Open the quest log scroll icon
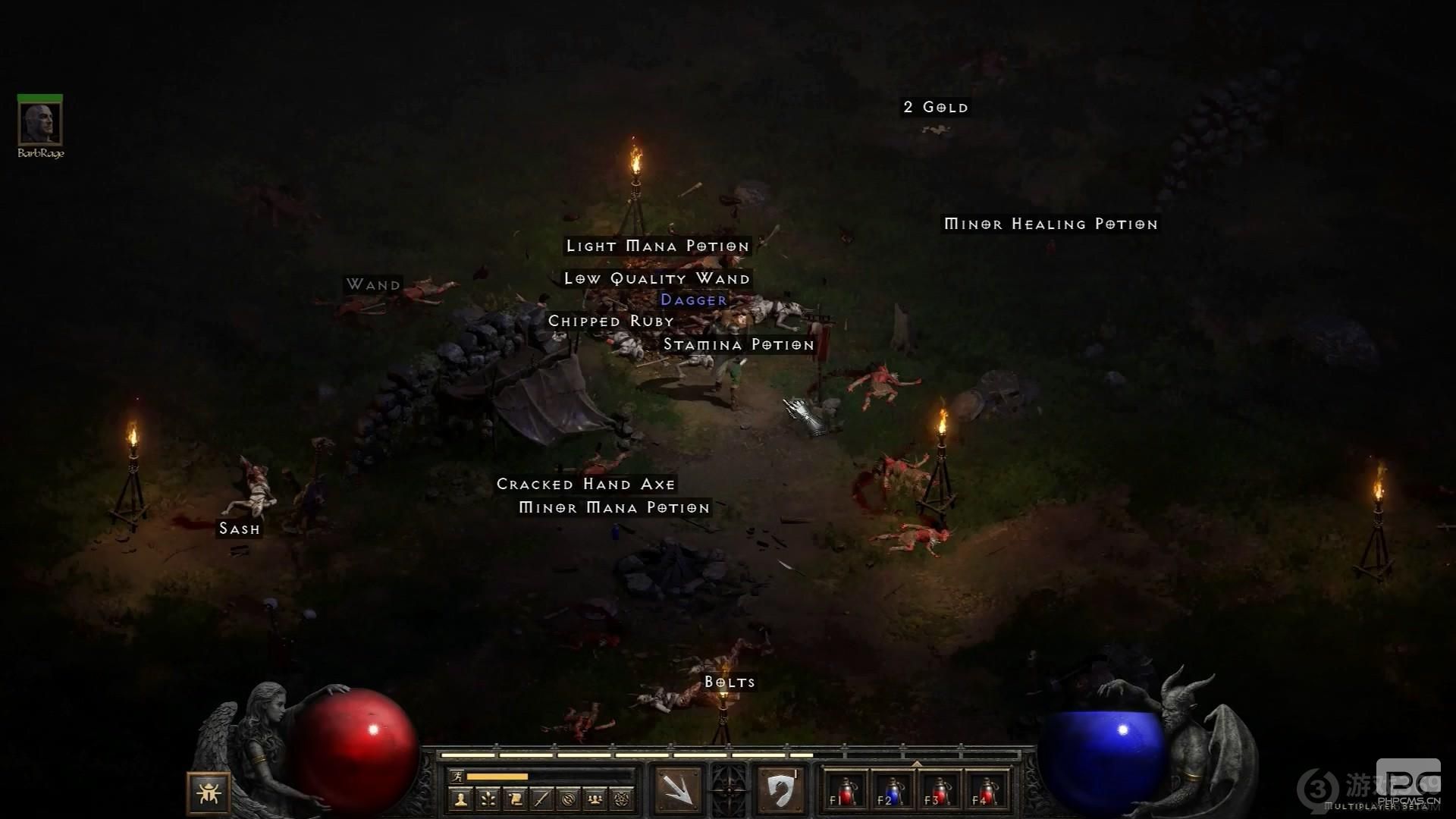Viewport: 1456px width, 819px height. tap(515, 799)
